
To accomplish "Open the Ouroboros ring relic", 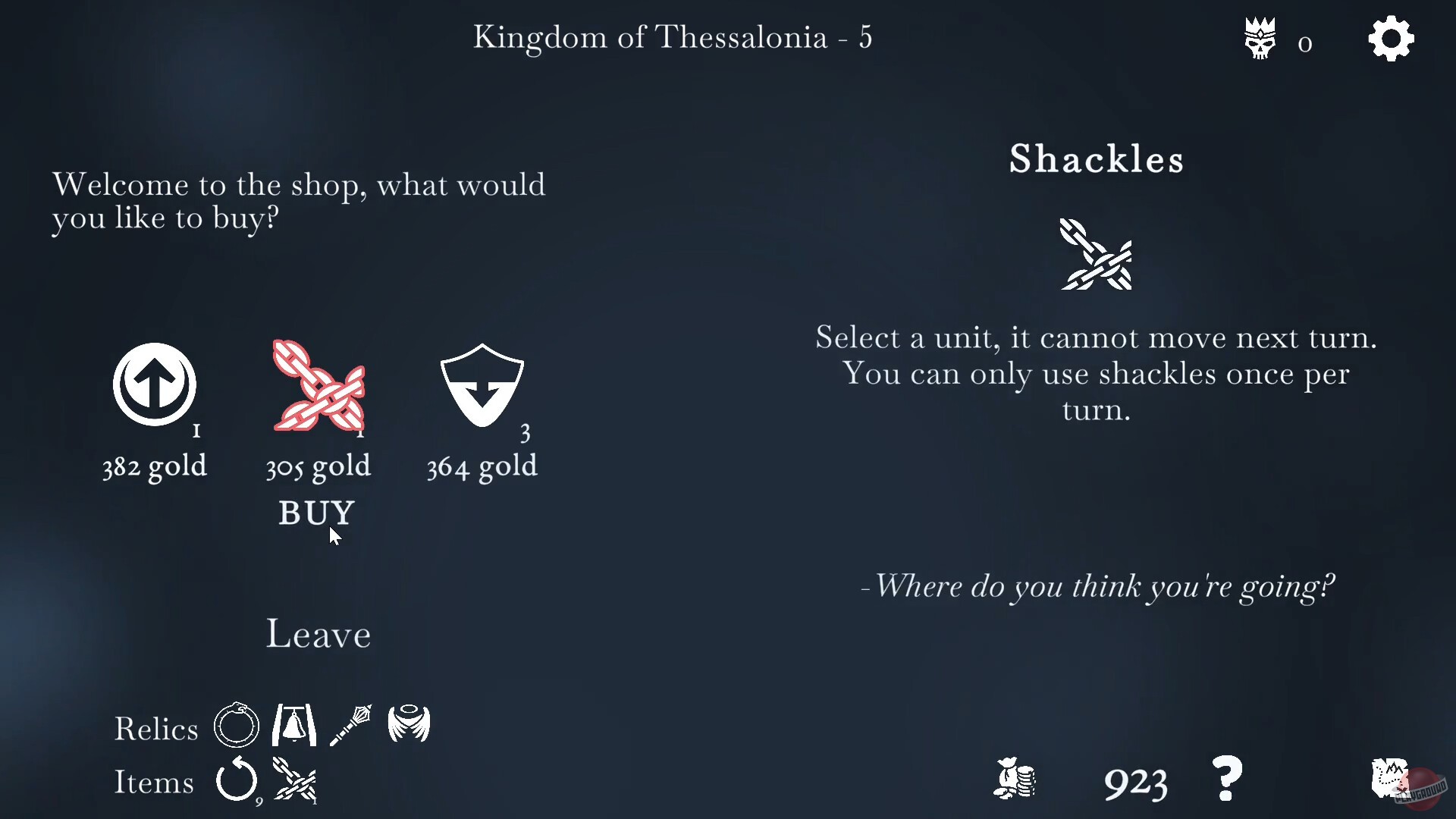I will 236,725.
